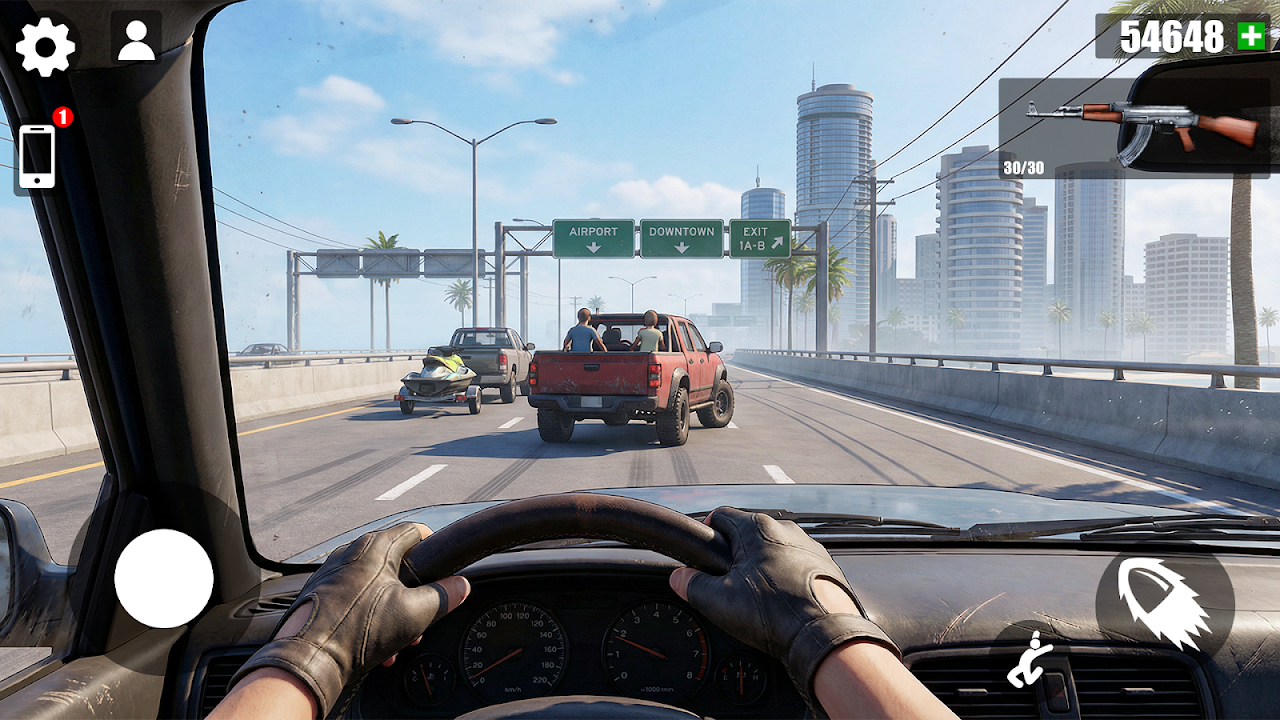Tap the white virtual joystick knob

pyautogui.click(x=164, y=579)
